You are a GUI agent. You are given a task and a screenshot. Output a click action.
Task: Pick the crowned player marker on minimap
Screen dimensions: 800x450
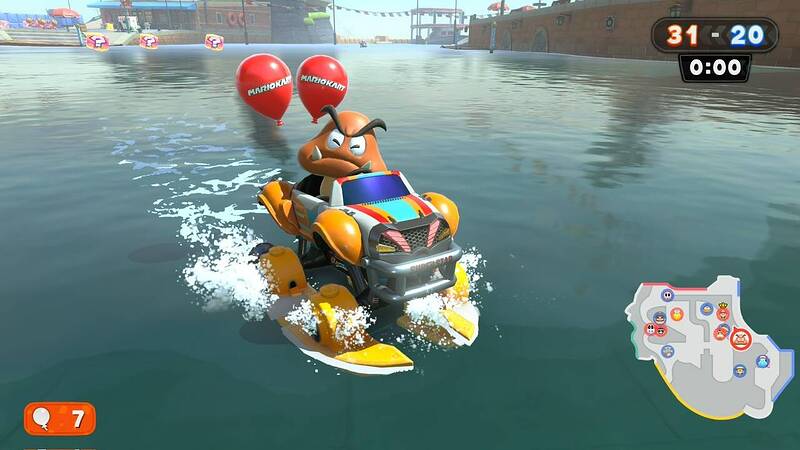pos(723,311)
